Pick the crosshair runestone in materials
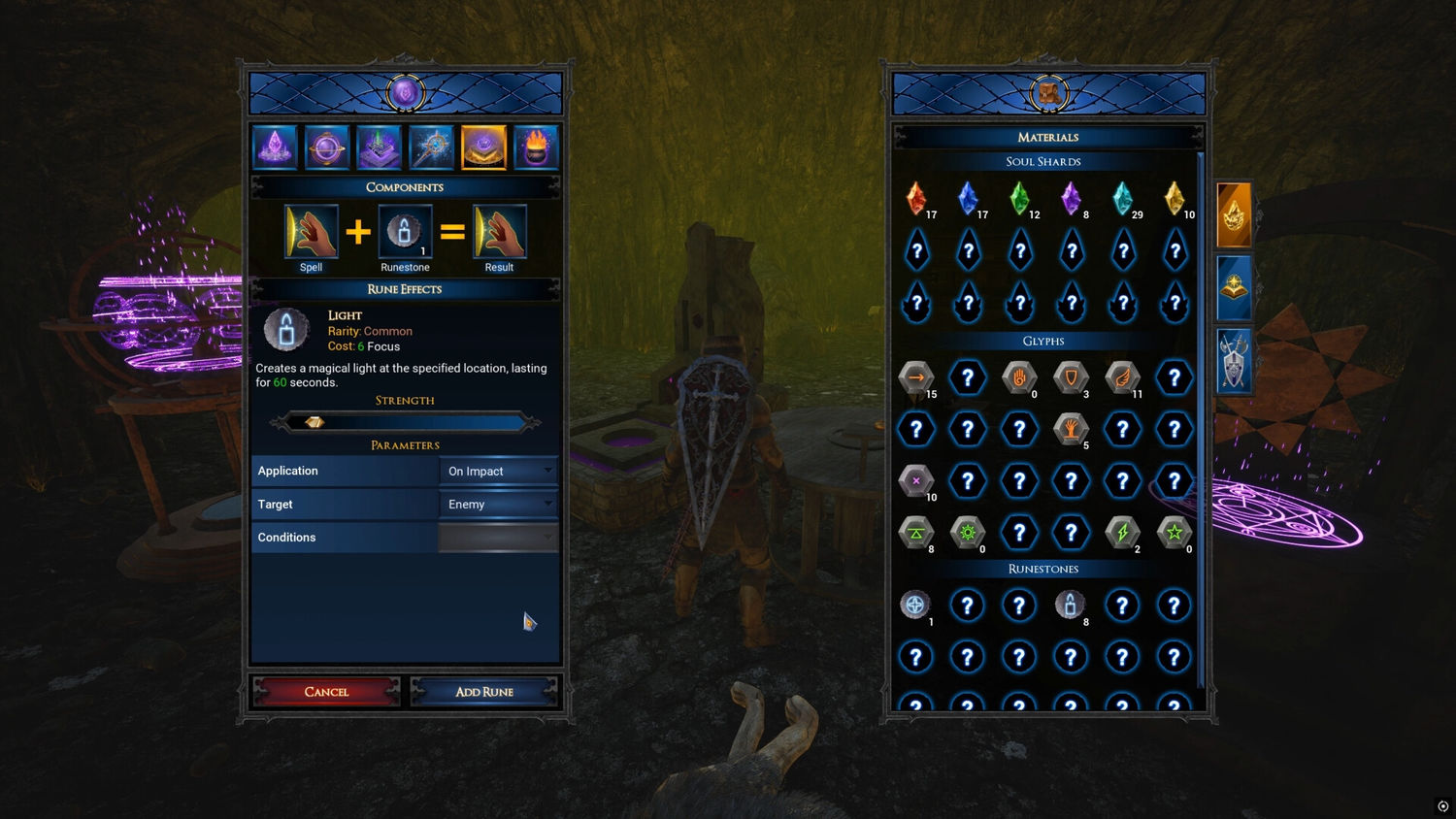 coord(915,606)
